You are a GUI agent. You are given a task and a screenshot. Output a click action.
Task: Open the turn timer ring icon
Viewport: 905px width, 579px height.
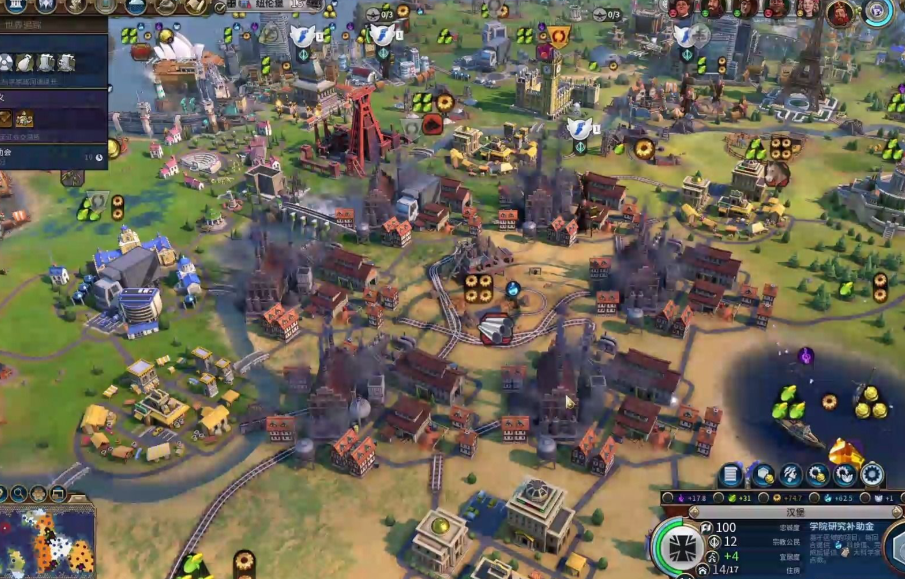click(878, 12)
